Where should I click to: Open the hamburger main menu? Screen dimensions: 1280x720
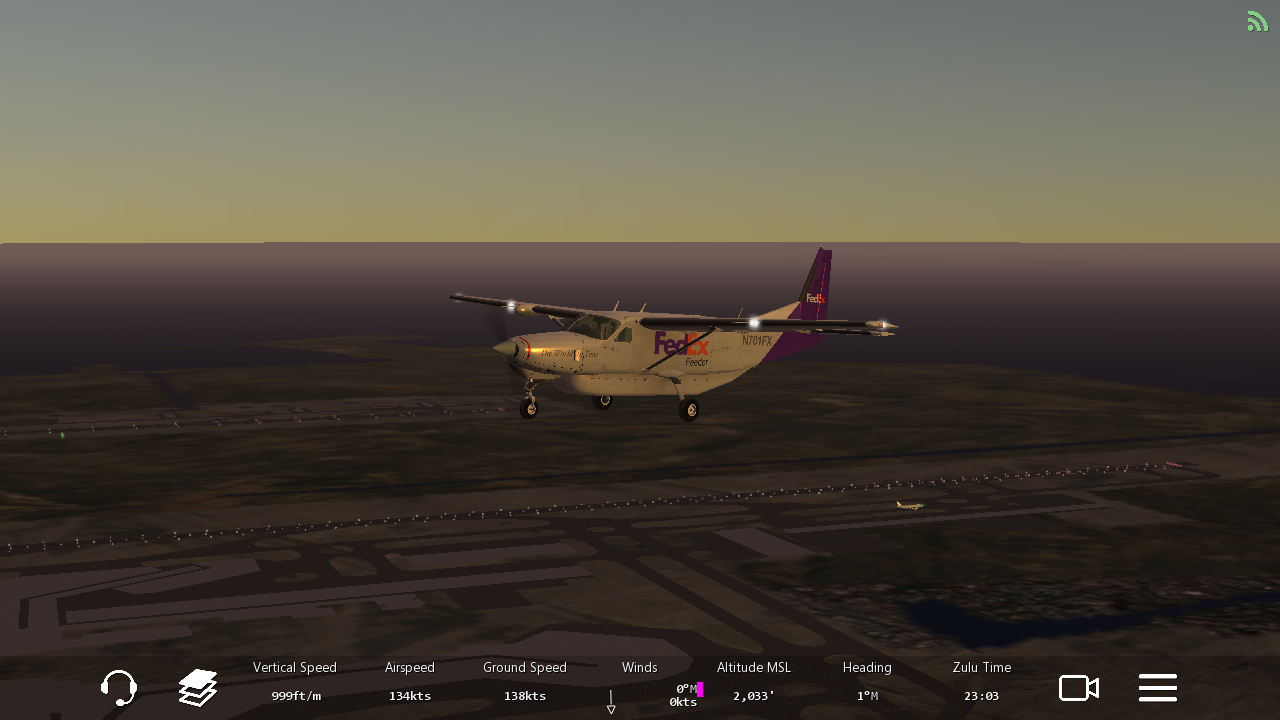(x=1157, y=688)
